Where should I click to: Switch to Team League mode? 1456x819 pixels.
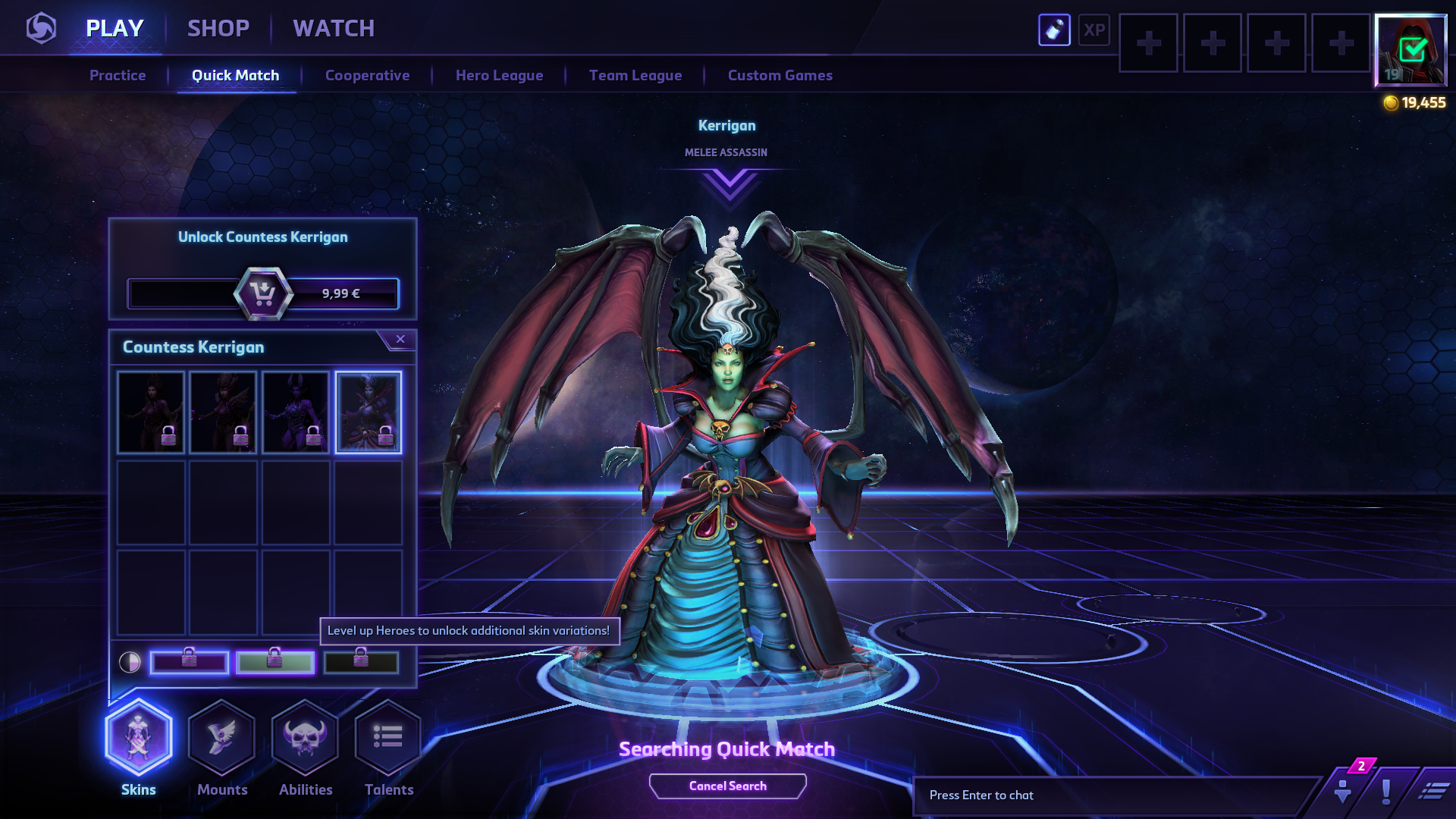635,76
